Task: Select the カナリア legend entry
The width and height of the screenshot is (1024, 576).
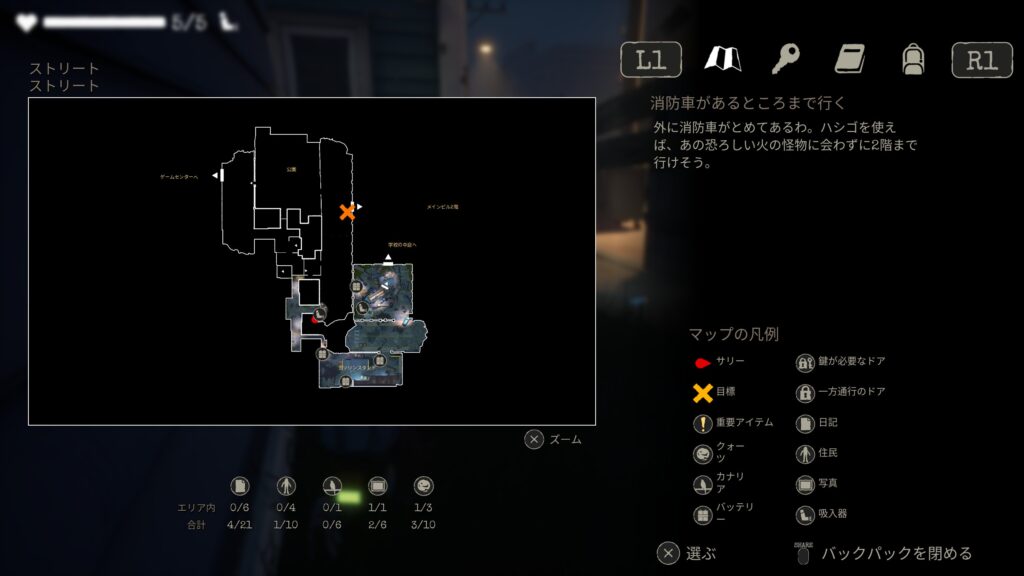Action: coord(720,484)
